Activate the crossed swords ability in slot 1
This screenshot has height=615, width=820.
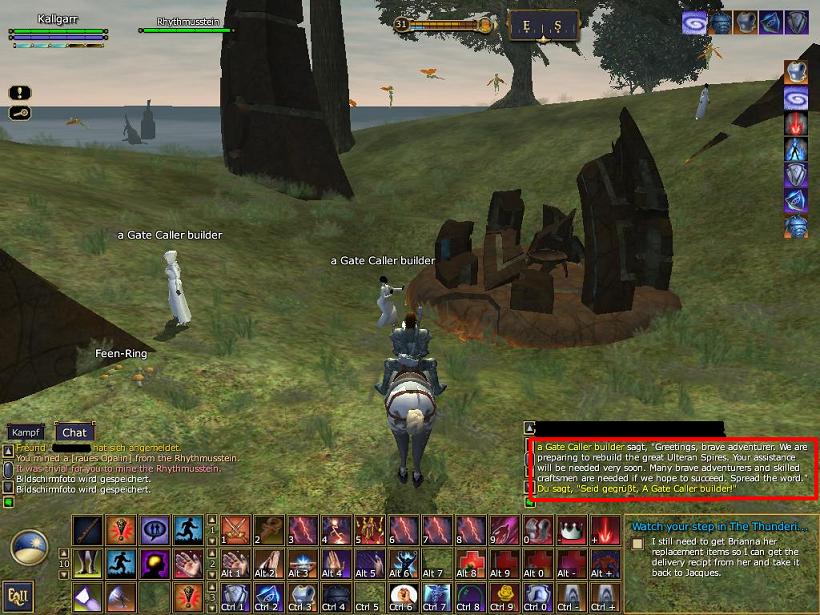(x=235, y=531)
